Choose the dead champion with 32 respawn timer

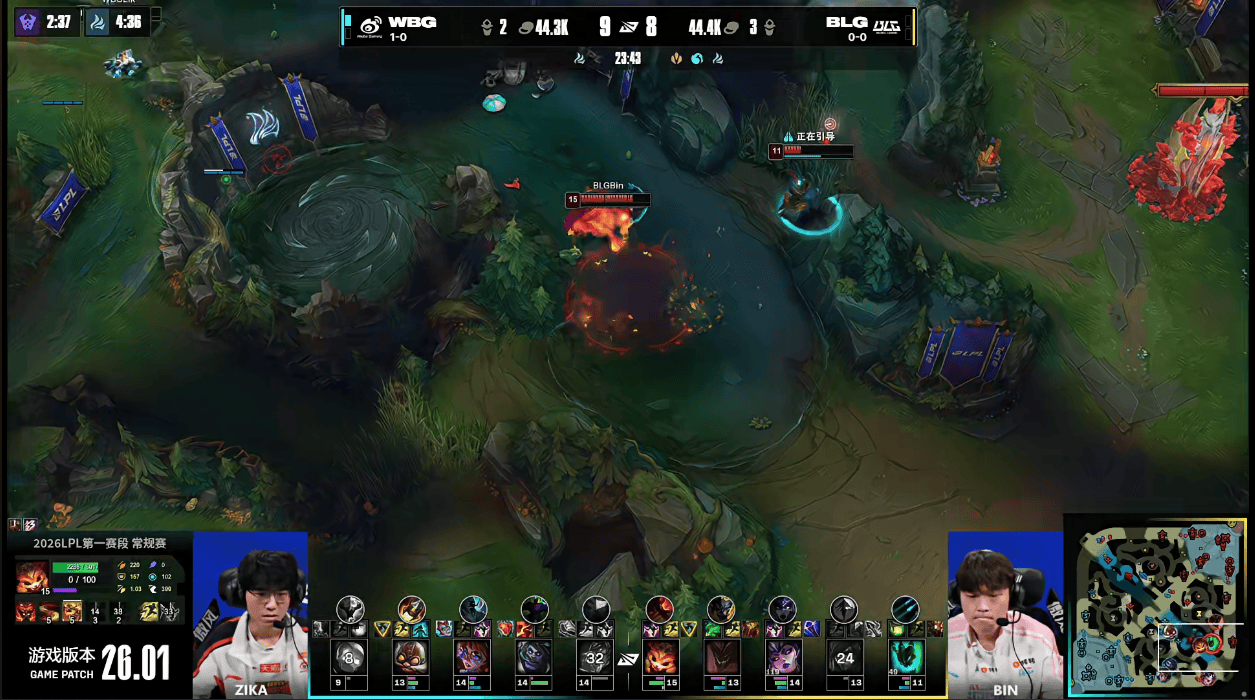click(x=596, y=658)
